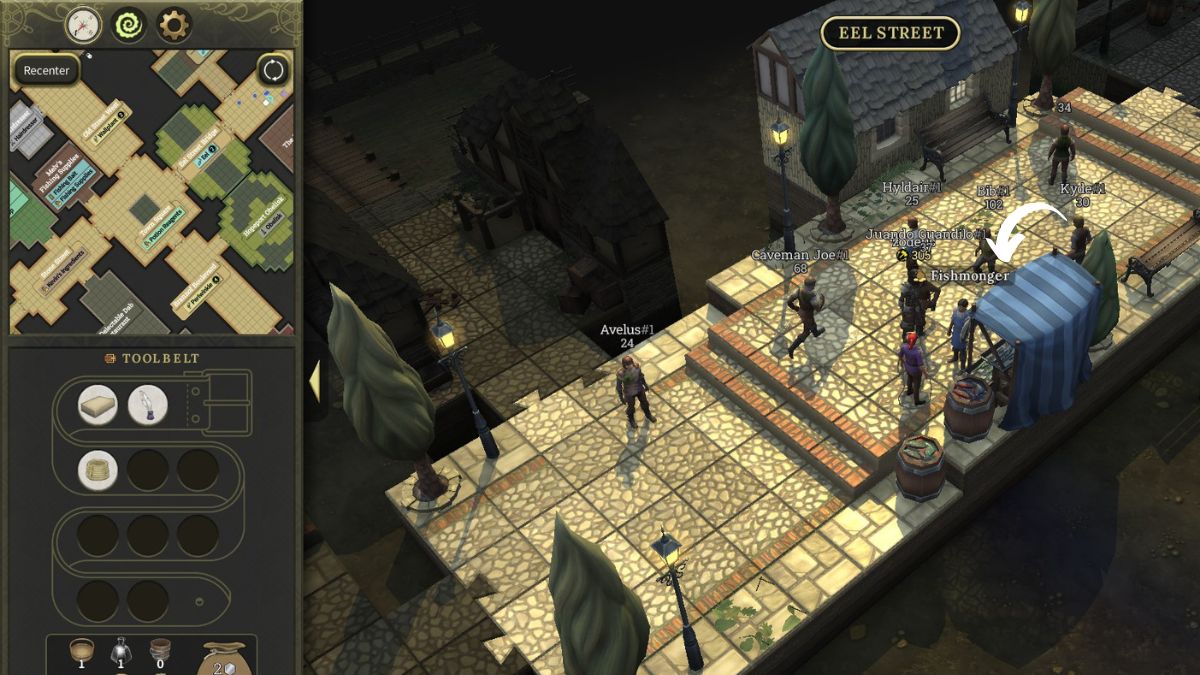Click the Toolbelt header icon

click(111, 359)
